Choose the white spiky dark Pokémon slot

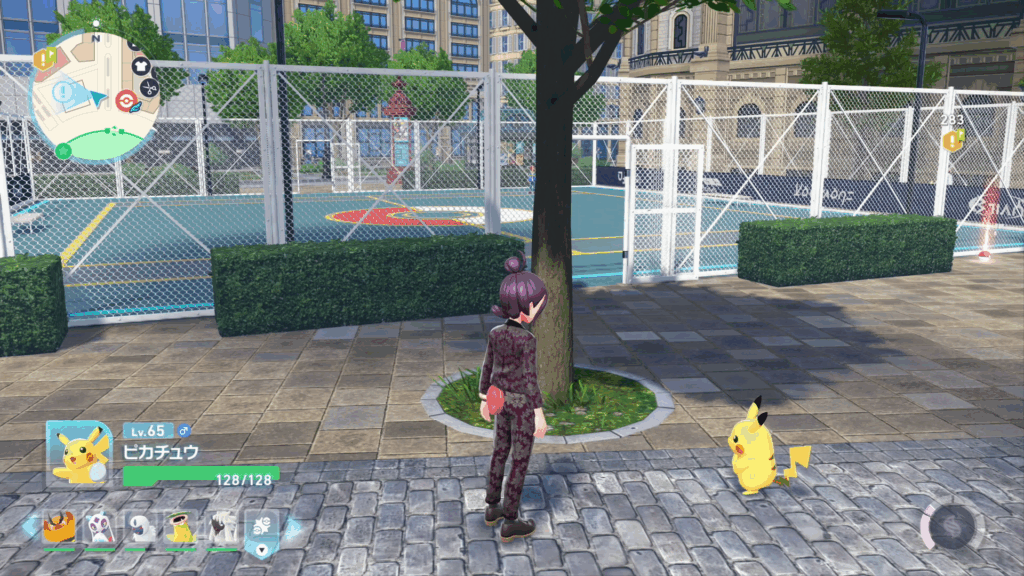point(222,526)
